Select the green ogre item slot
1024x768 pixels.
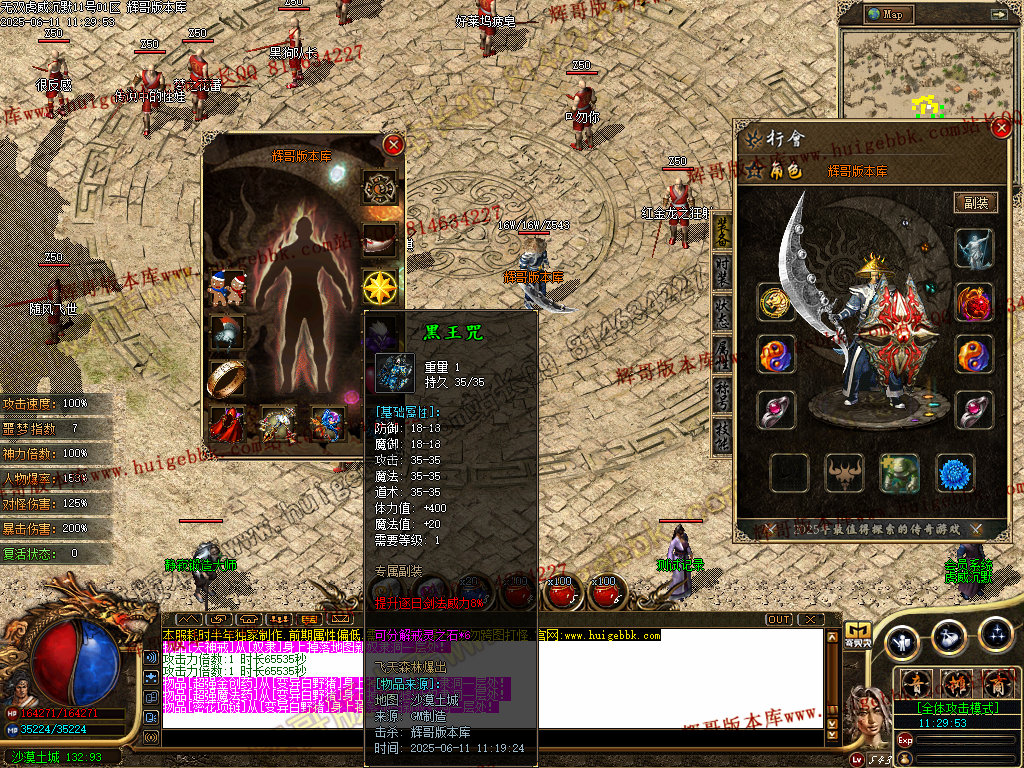click(x=899, y=473)
